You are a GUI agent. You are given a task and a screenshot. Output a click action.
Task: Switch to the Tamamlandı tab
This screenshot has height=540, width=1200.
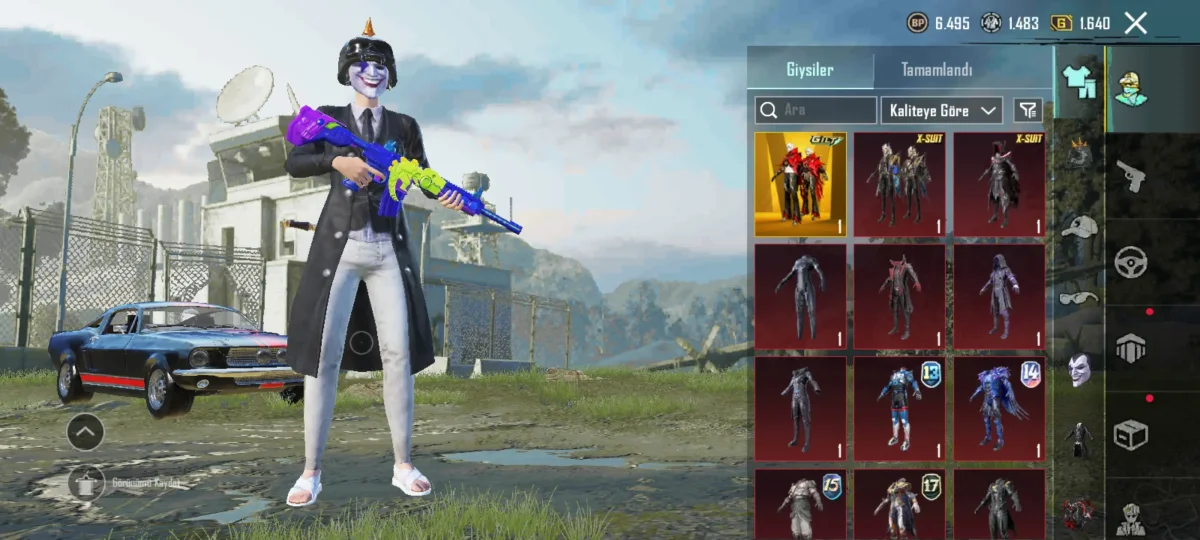click(937, 70)
